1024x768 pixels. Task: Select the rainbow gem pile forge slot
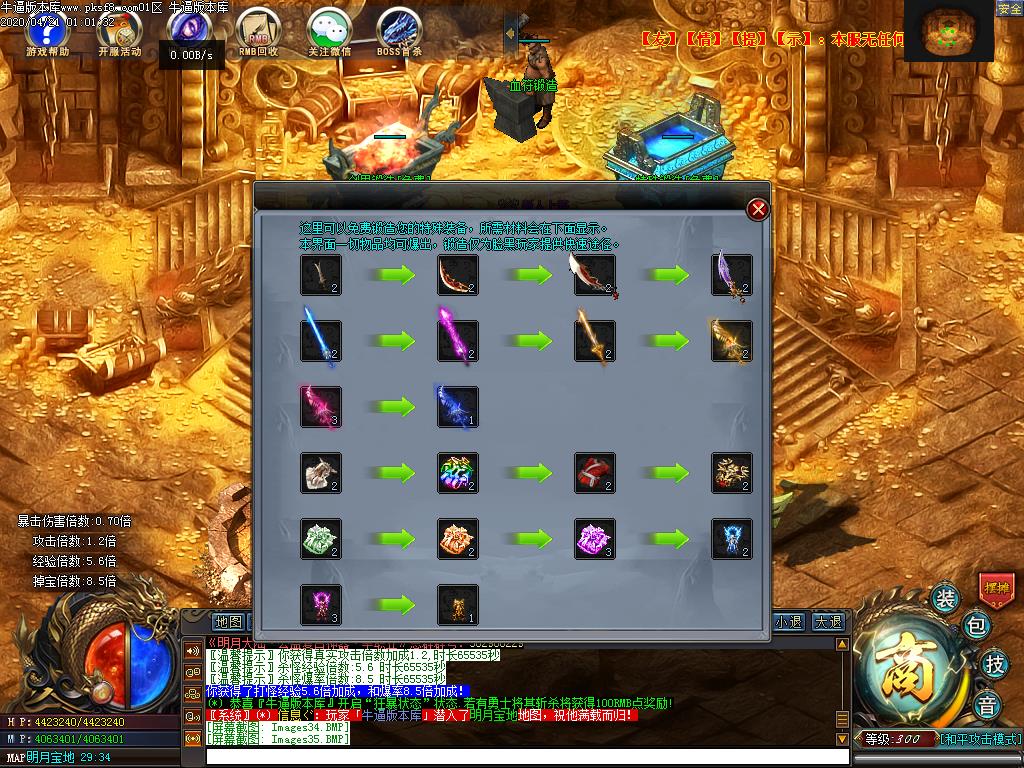click(x=458, y=473)
